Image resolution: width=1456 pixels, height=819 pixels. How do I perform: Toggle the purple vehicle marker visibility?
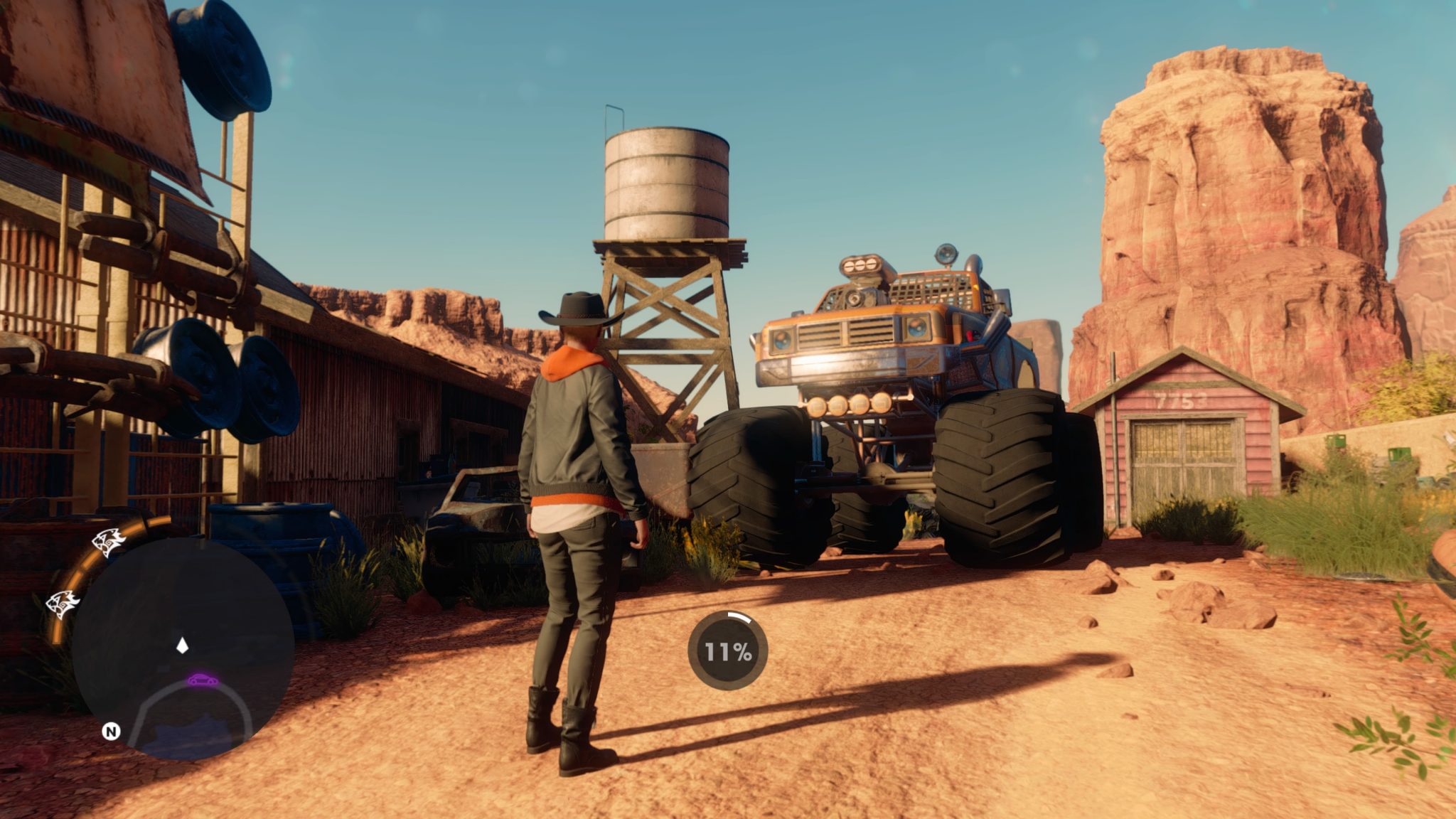click(203, 678)
